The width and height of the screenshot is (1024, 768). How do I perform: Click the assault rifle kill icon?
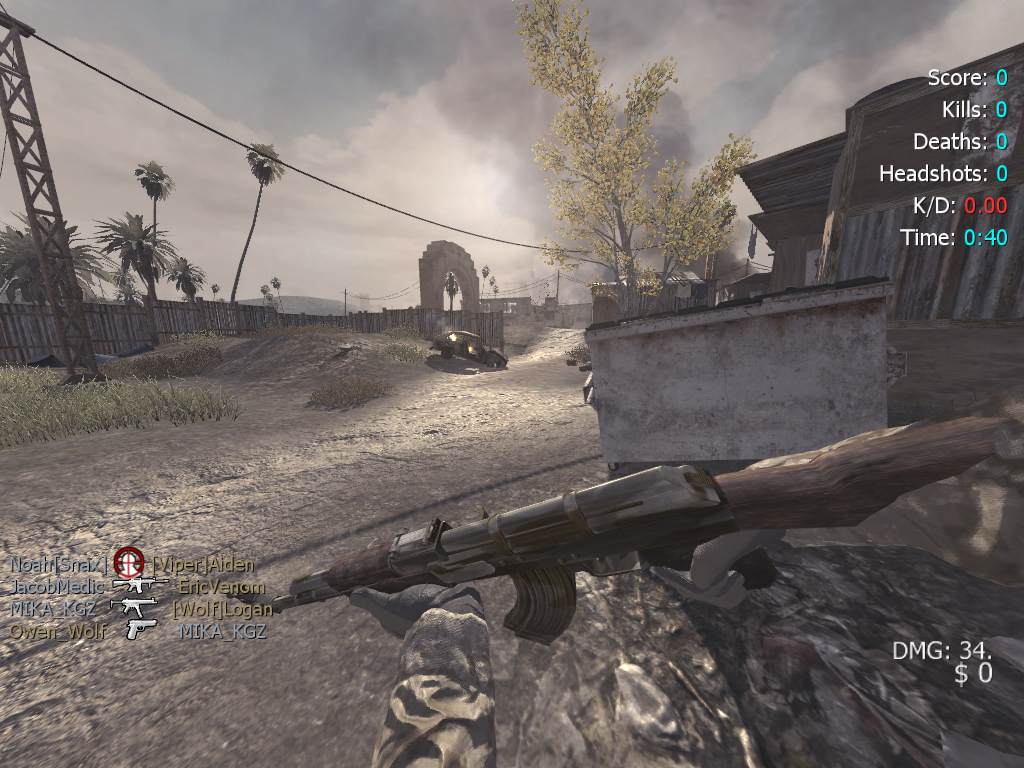click(x=139, y=585)
